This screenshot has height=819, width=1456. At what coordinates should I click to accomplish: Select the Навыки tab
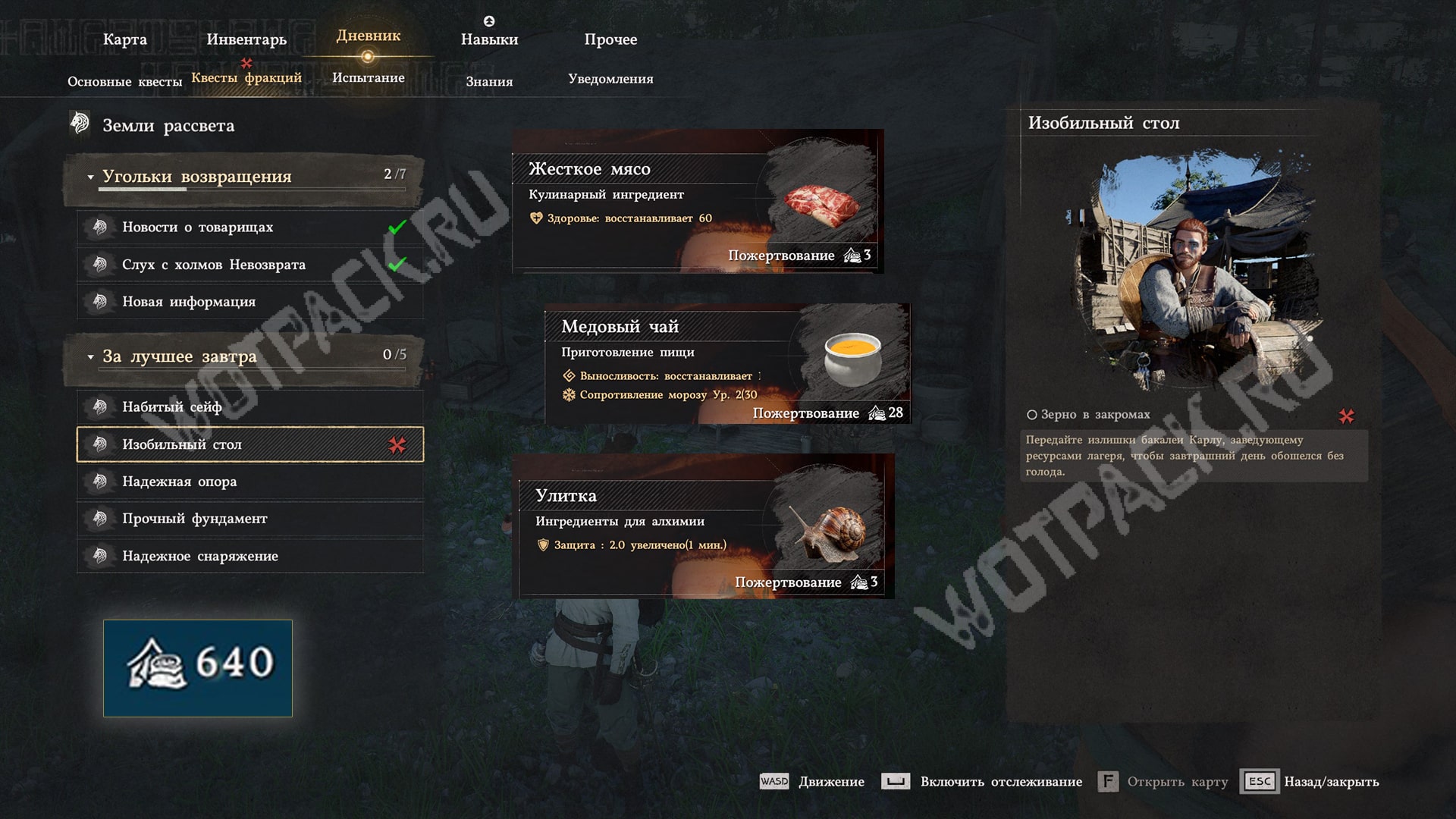pos(489,39)
